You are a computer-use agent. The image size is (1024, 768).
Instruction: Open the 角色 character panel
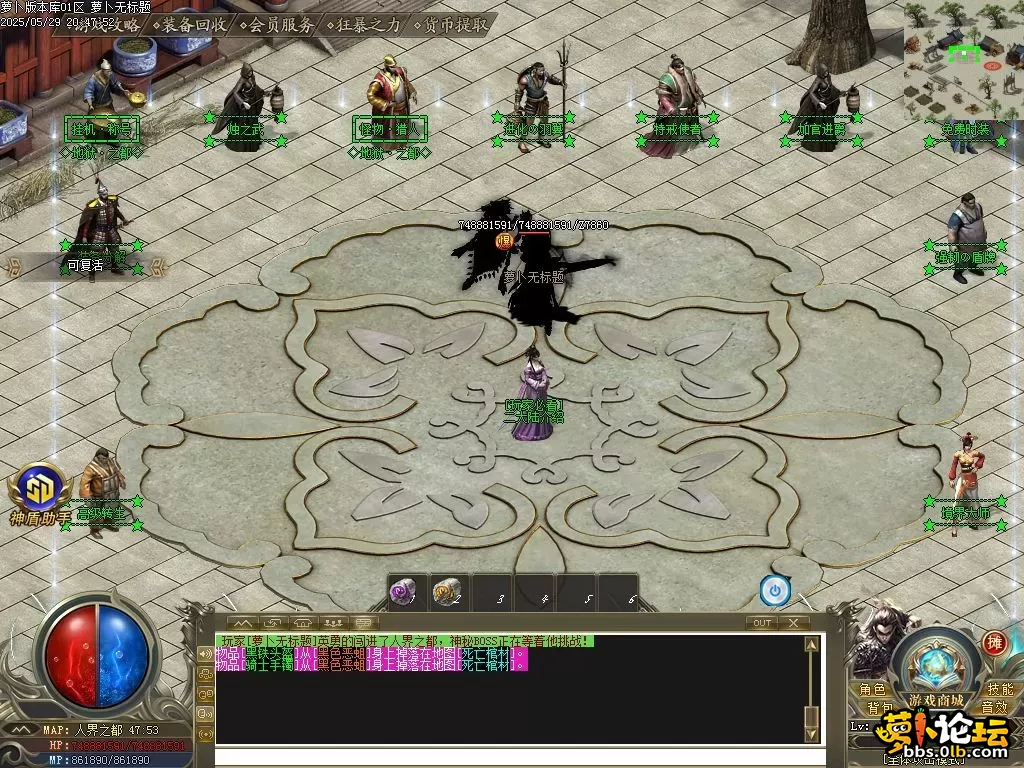tap(872, 689)
